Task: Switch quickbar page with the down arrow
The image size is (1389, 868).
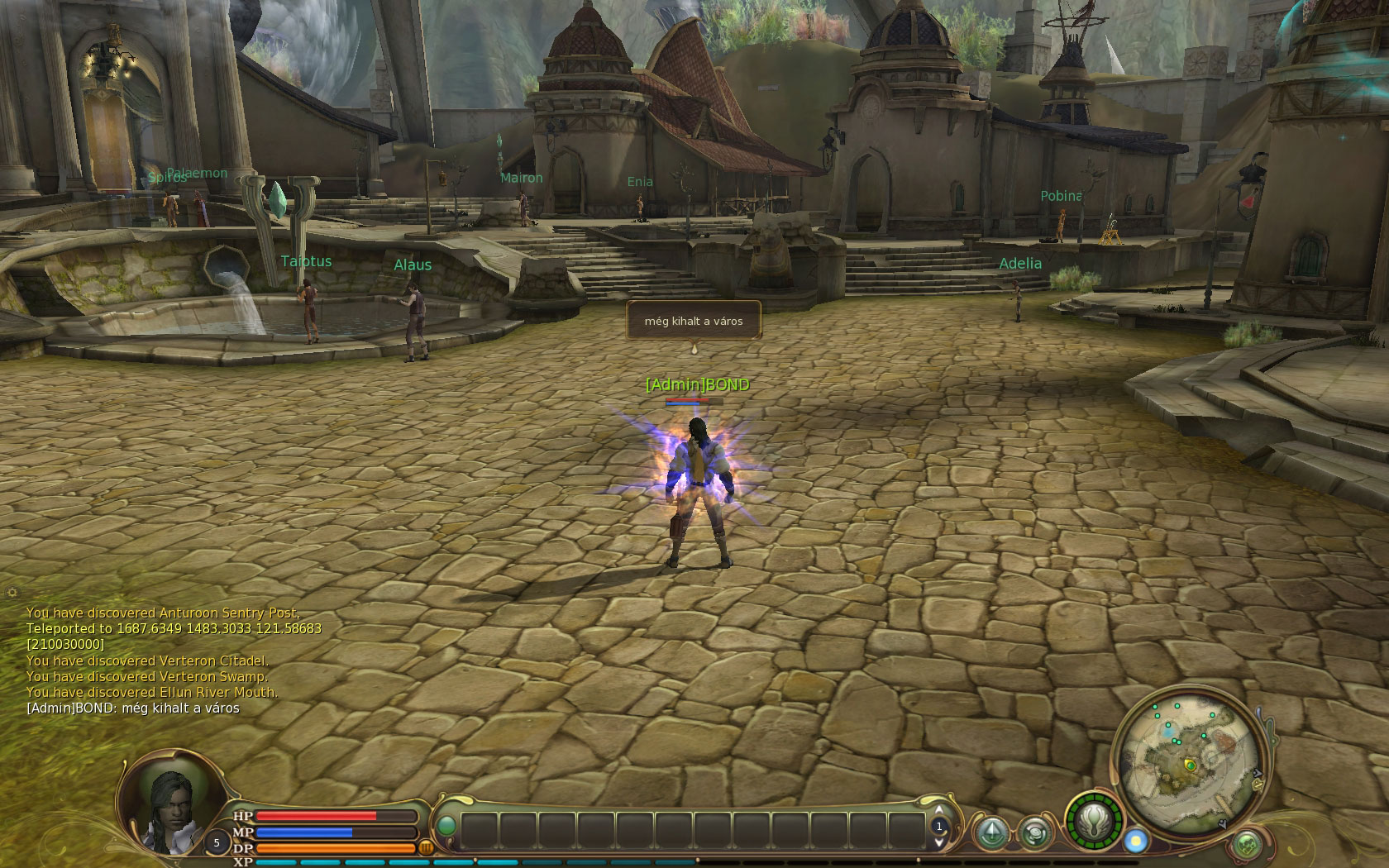Action: pos(939,842)
